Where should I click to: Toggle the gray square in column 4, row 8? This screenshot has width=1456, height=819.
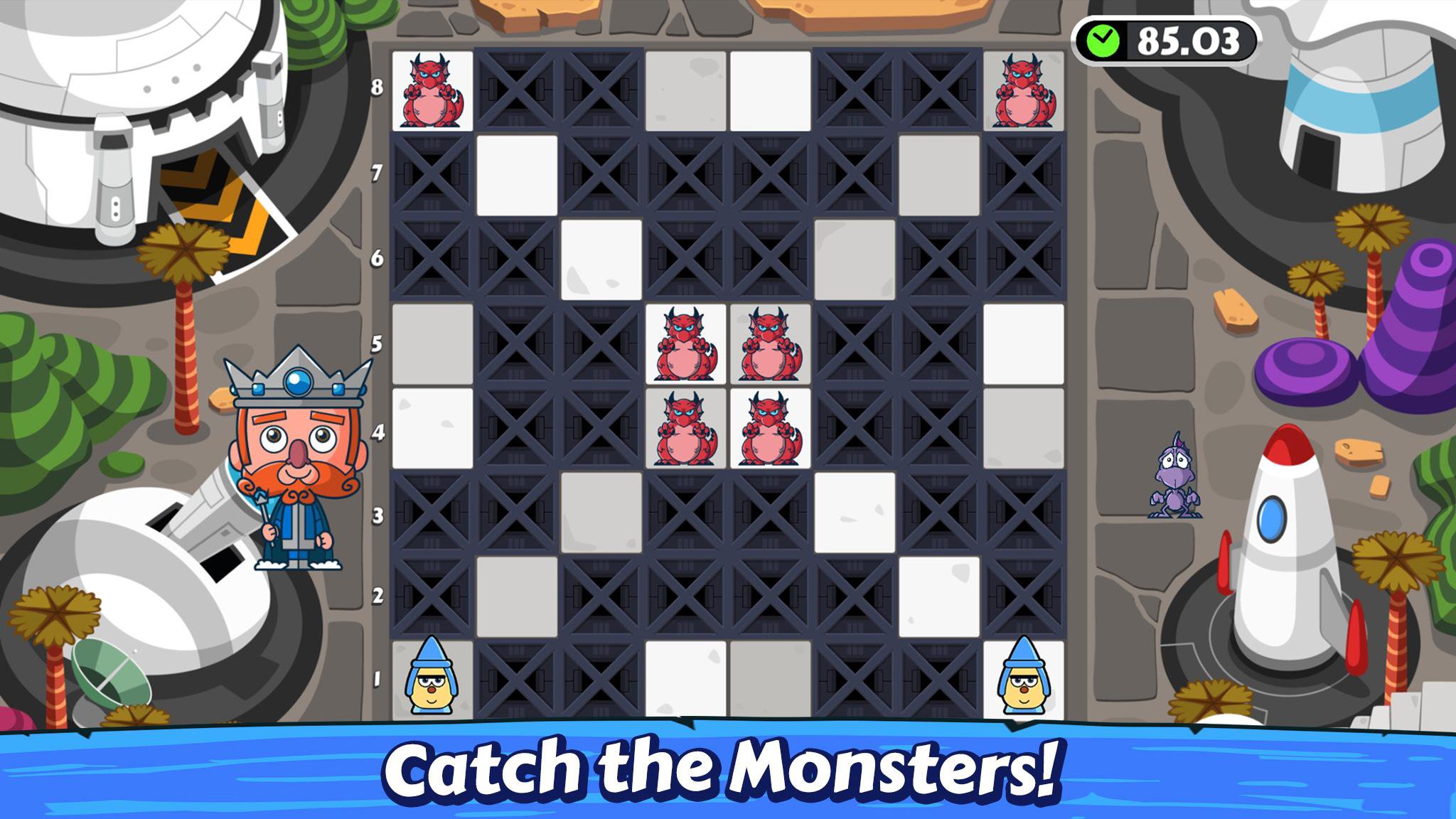point(687,89)
